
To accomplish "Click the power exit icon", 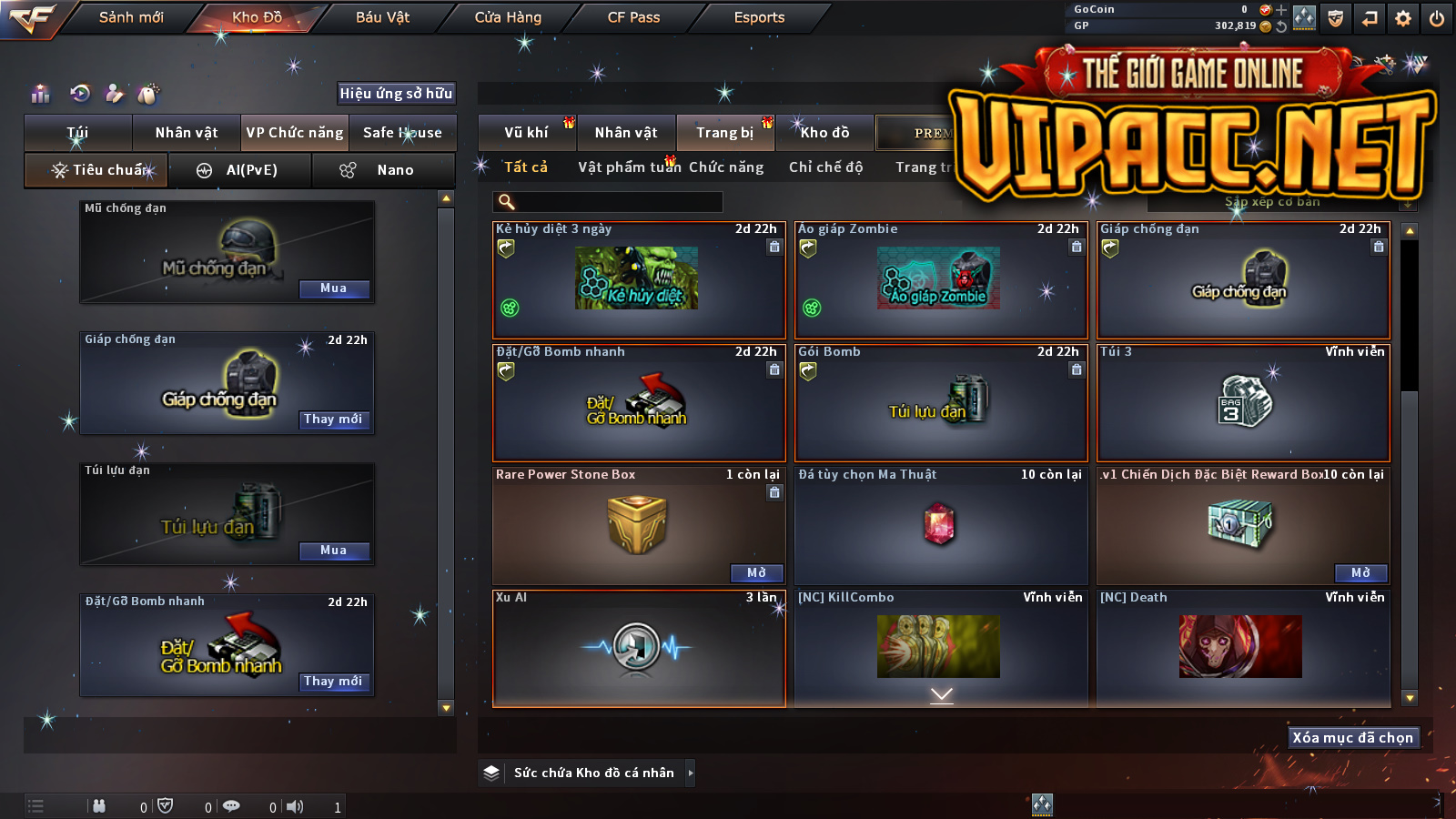I will tap(1437, 18).
